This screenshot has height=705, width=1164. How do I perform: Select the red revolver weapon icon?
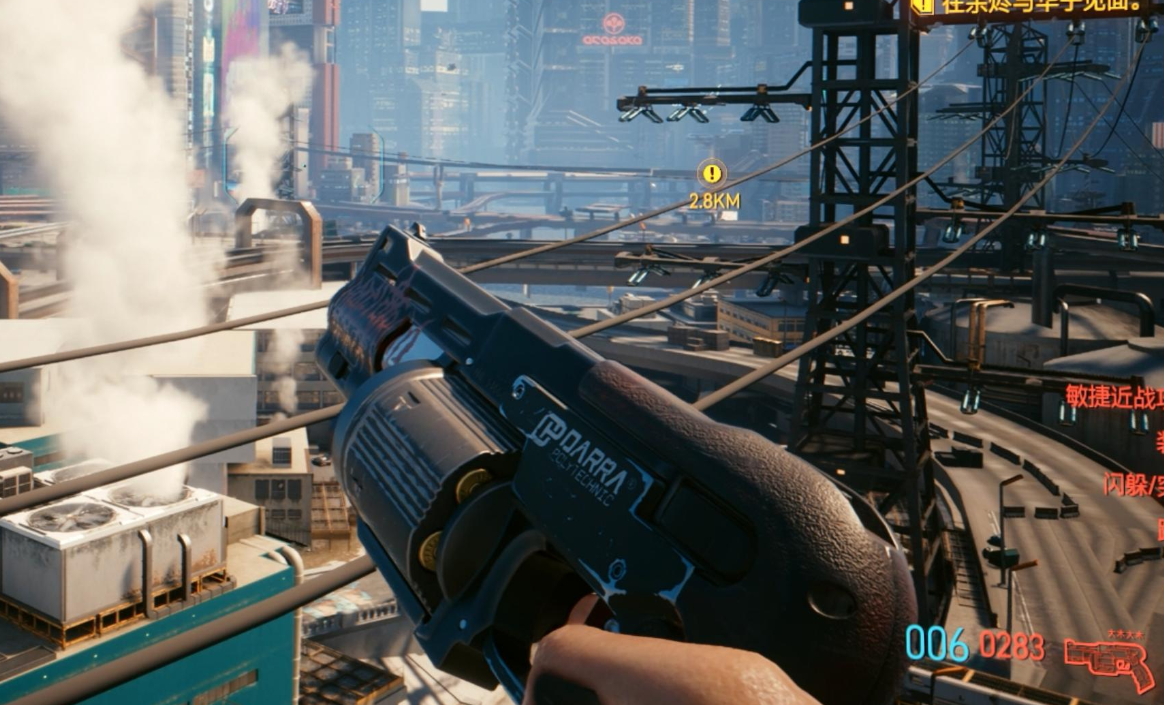(1108, 662)
